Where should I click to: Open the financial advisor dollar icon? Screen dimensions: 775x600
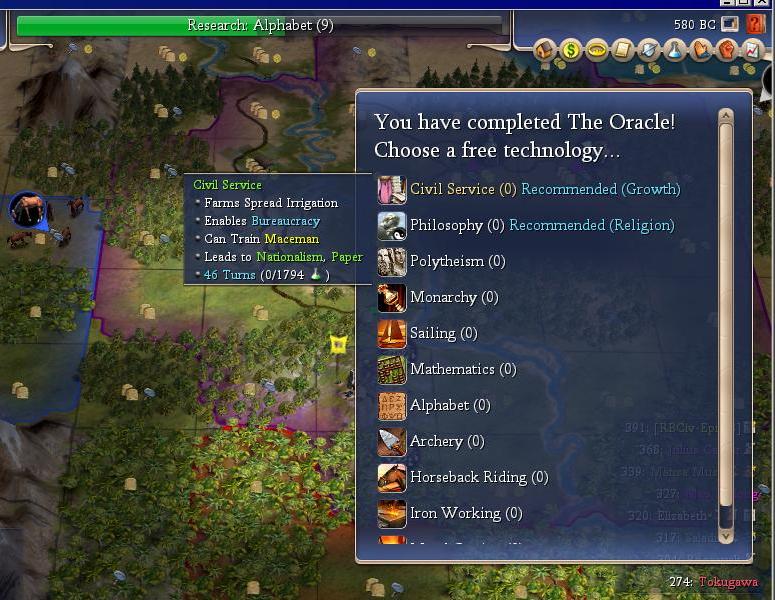571,49
